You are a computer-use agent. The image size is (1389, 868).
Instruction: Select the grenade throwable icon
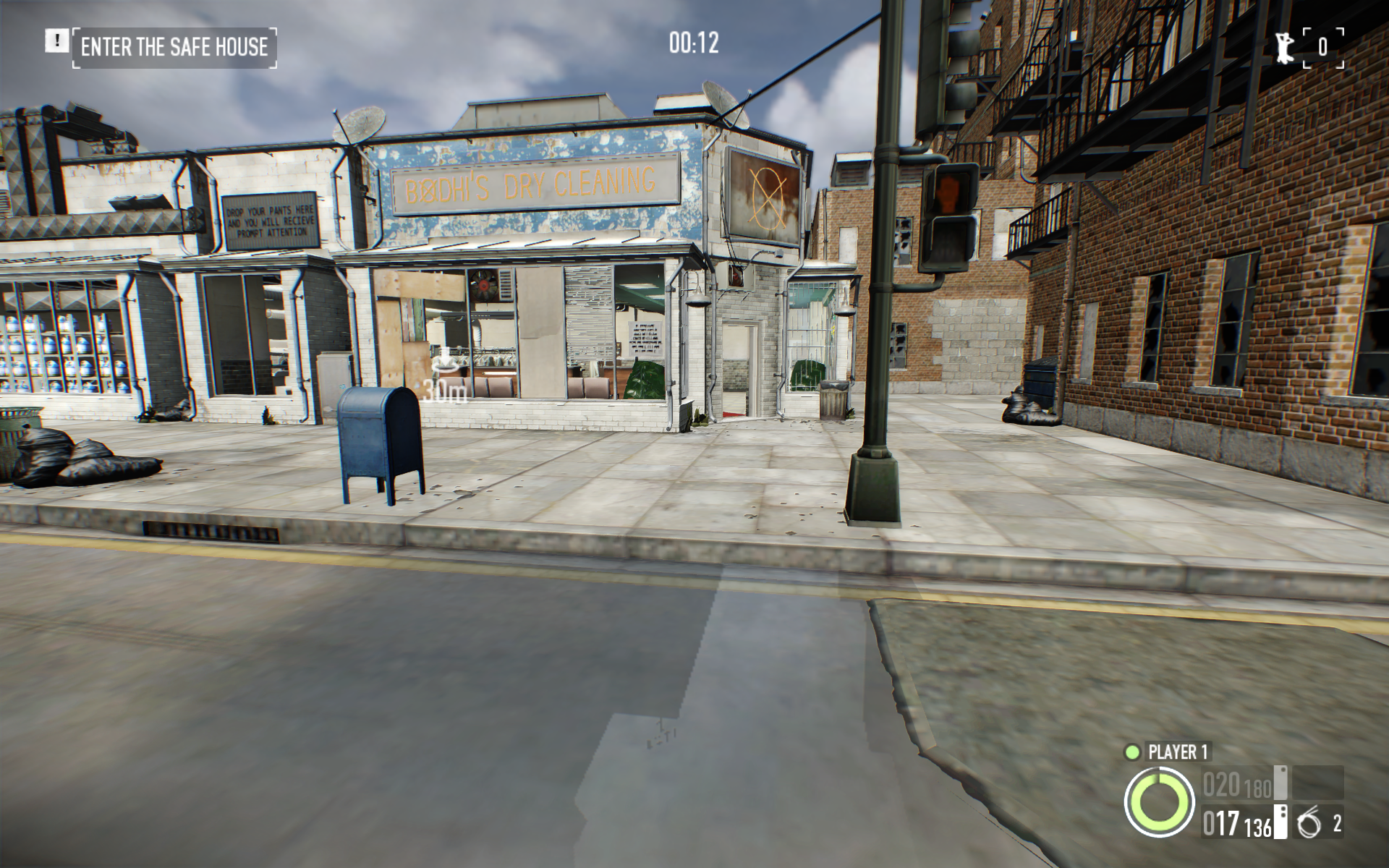tap(1308, 824)
